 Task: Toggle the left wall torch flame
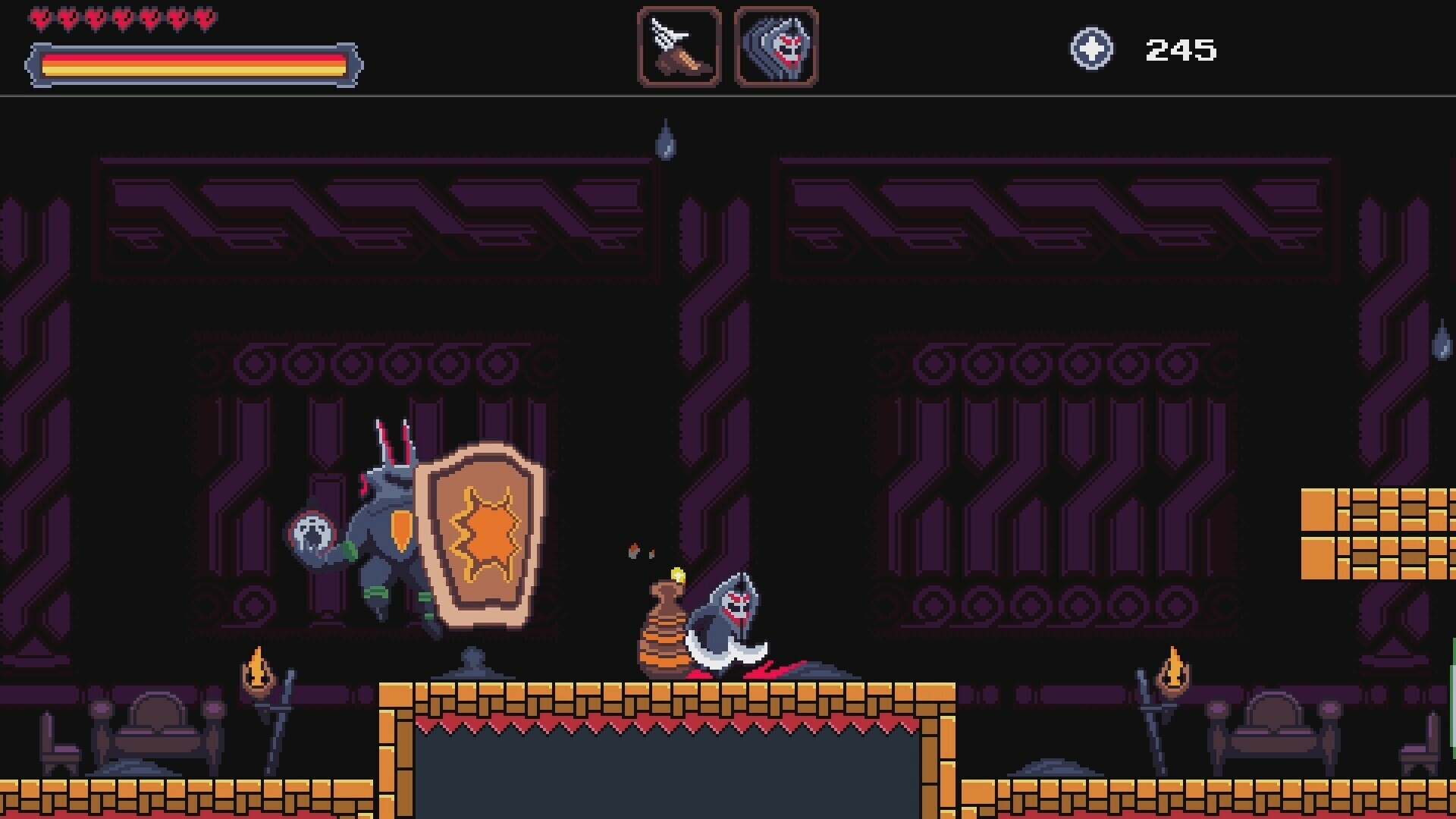coord(258,671)
